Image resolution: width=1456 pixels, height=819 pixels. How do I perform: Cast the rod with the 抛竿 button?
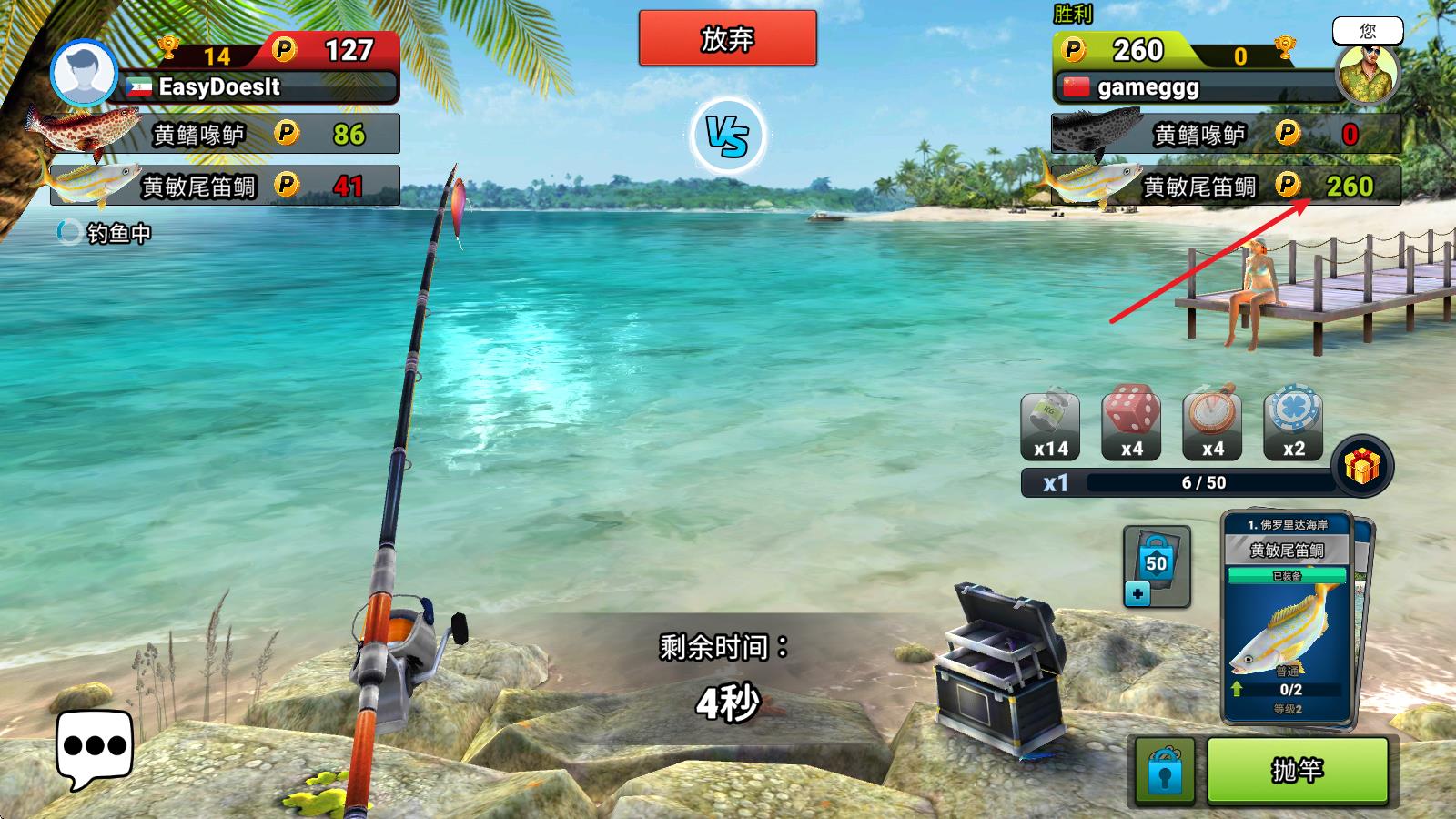tap(1298, 770)
